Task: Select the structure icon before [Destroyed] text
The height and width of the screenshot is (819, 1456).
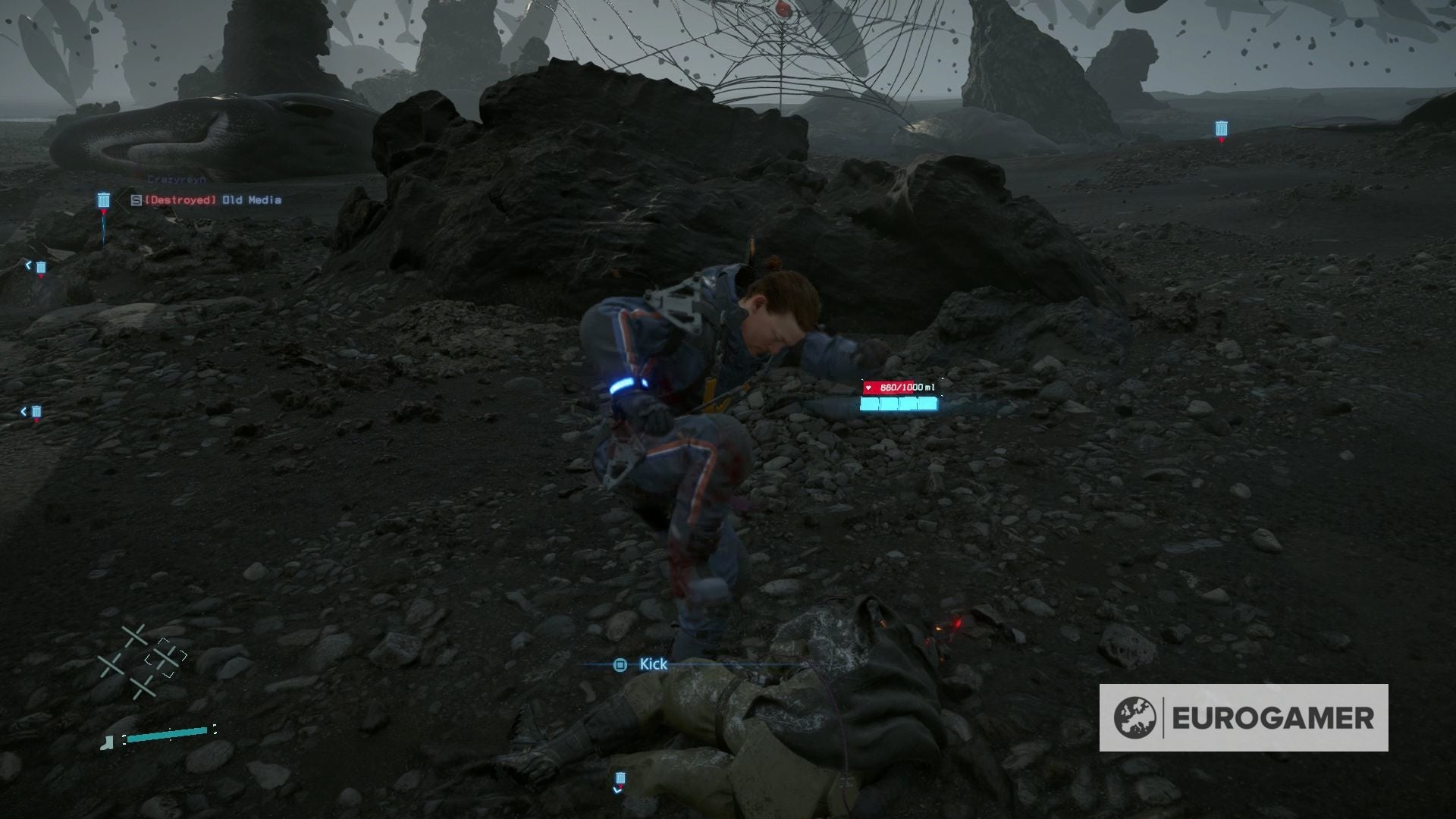Action: (x=136, y=200)
